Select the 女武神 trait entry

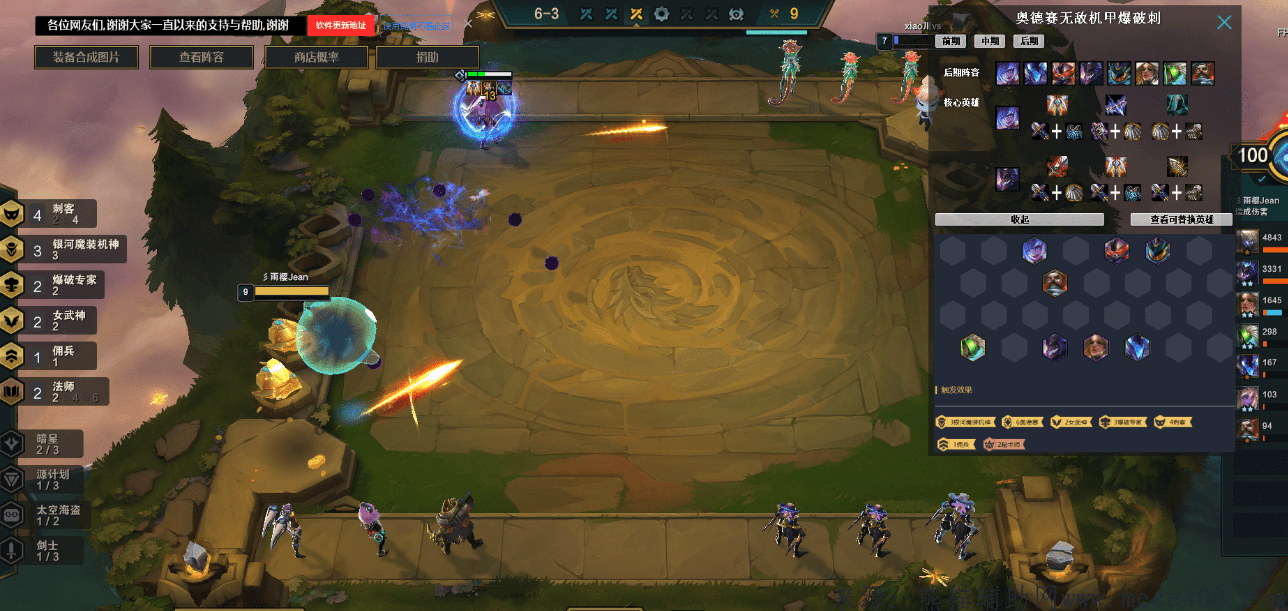tap(62, 320)
